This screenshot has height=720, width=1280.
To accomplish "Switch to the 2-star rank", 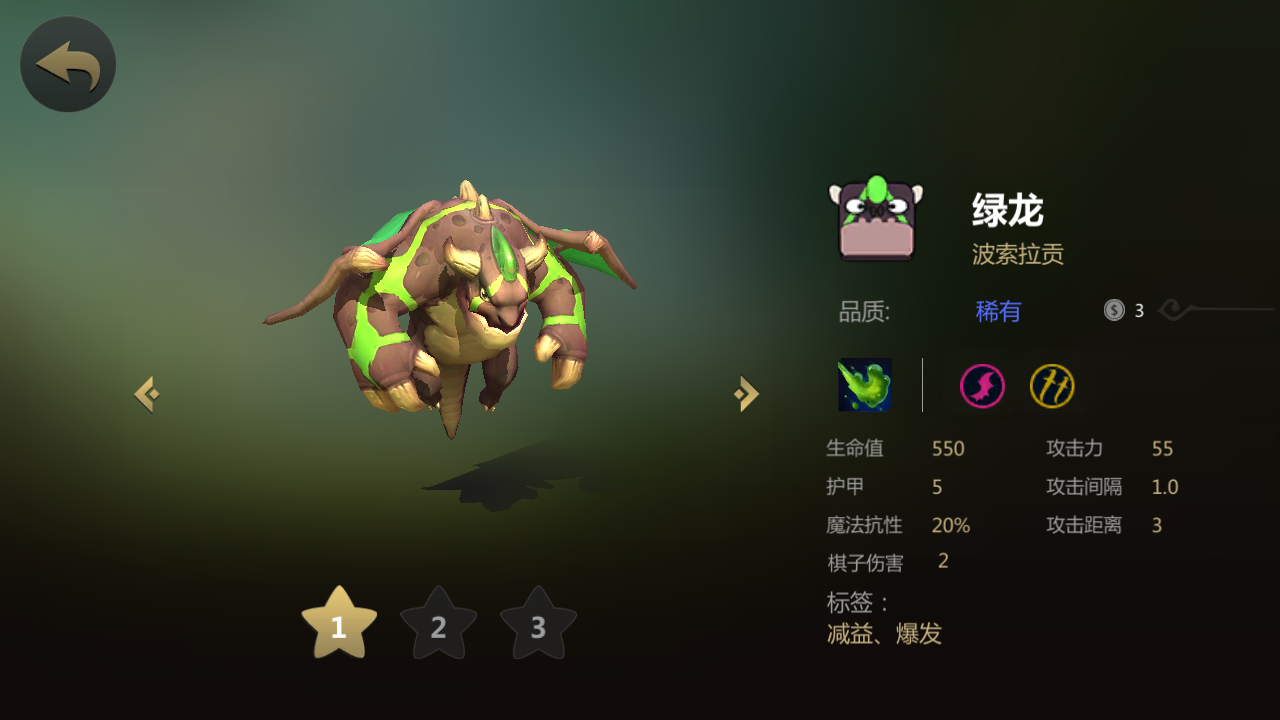I will point(438,627).
